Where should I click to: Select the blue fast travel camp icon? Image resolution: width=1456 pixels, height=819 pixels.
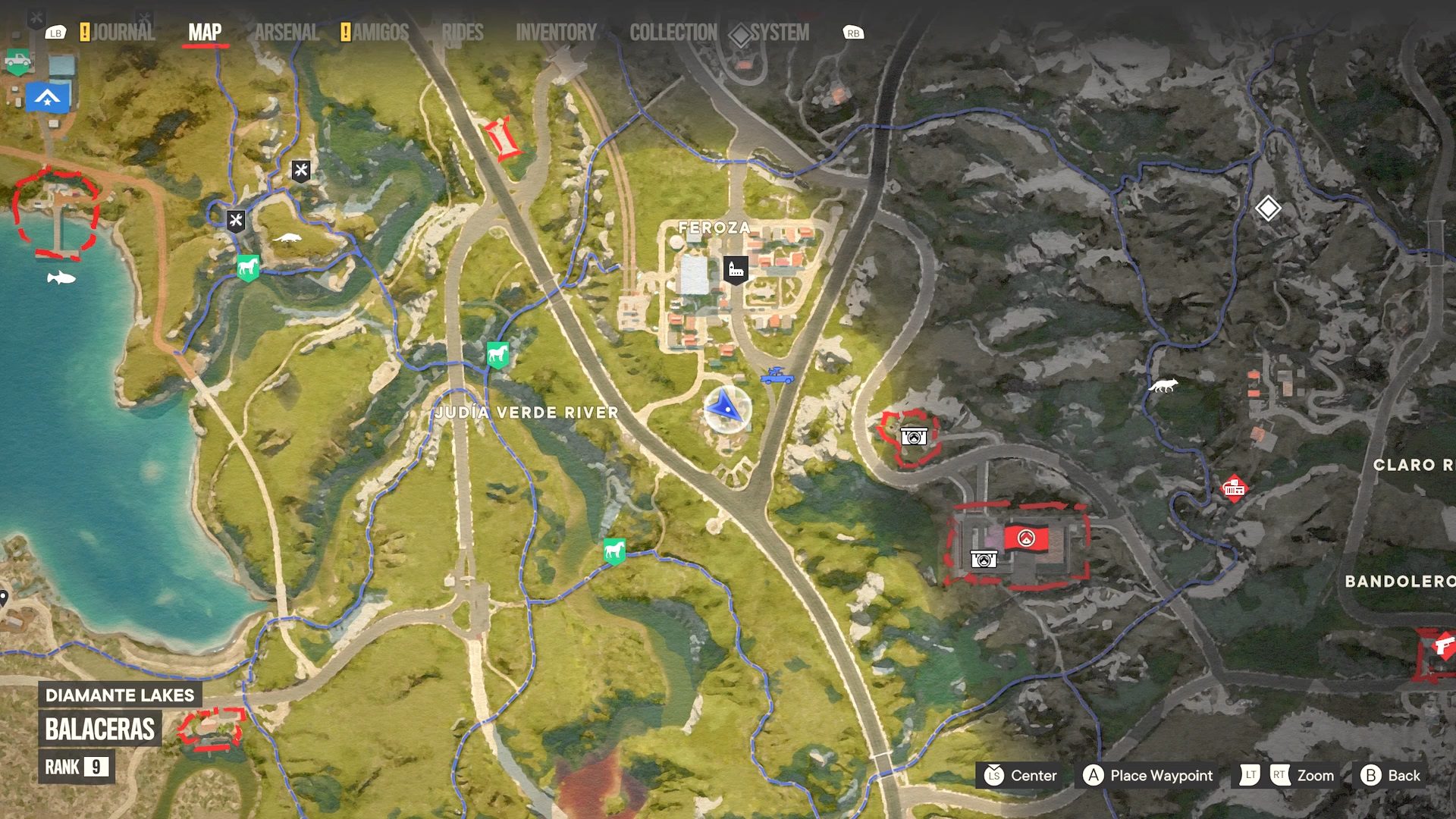[x=47, y=99]
